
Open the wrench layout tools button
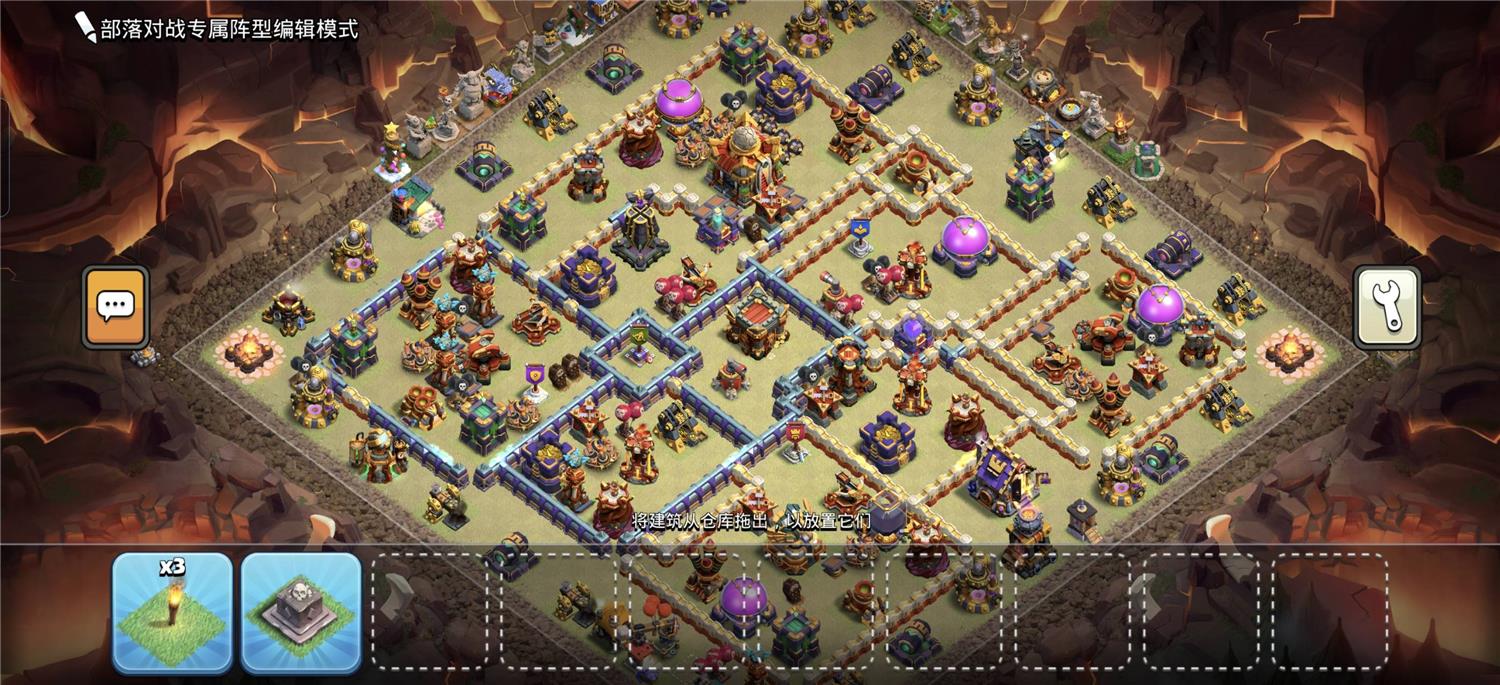[1386, 306]
